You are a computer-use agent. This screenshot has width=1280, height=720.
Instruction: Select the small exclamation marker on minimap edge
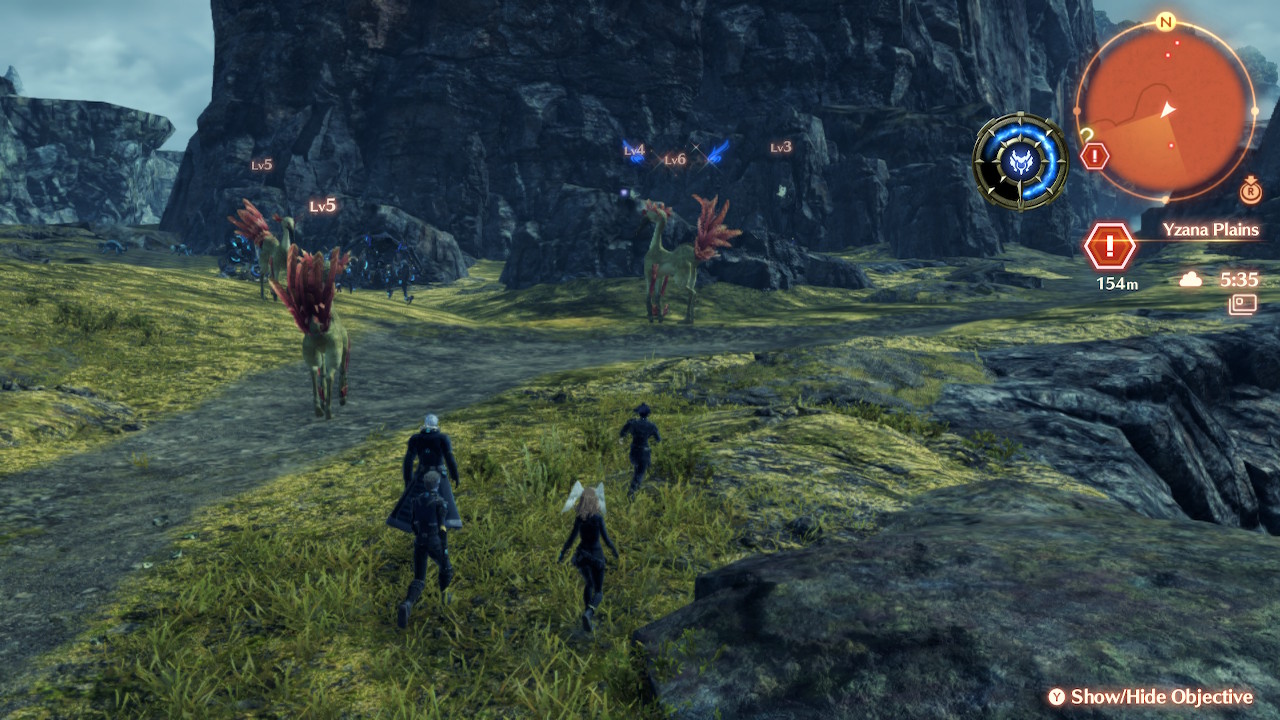pos(1095,156)
